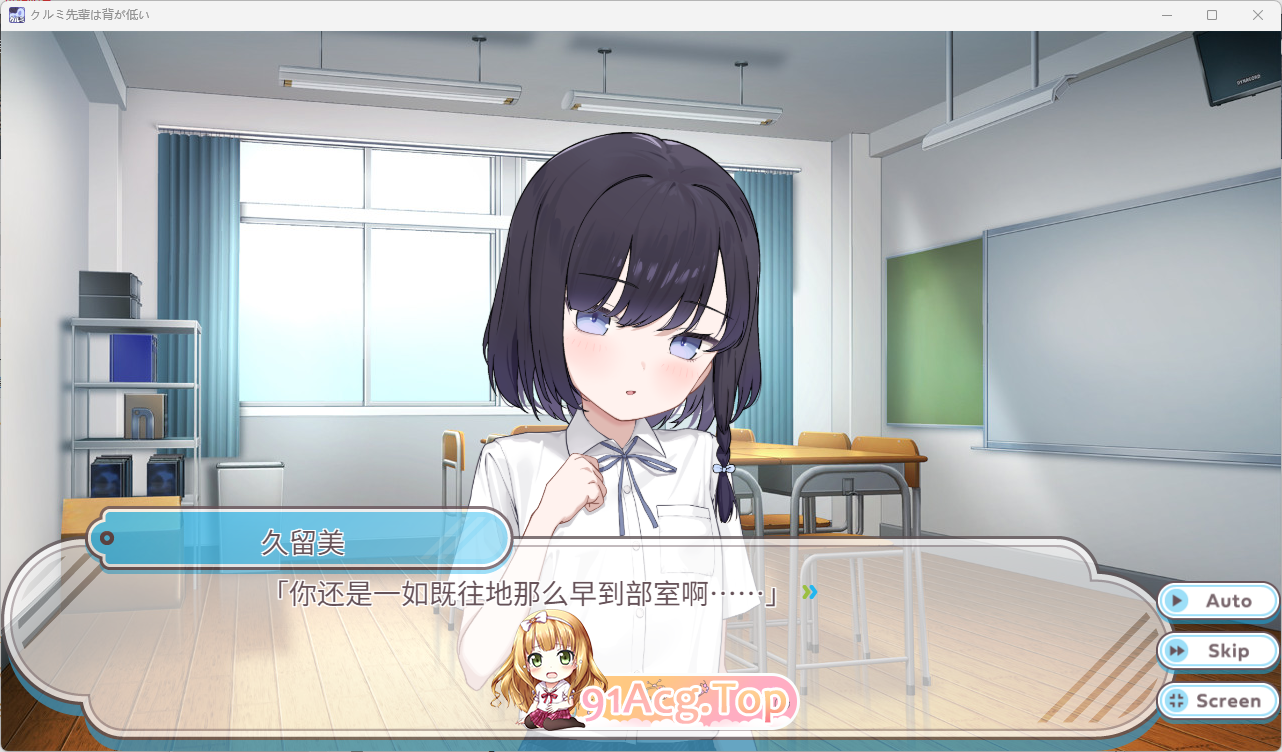
Task: Click the game icon in the title bar
Action: 16,15
